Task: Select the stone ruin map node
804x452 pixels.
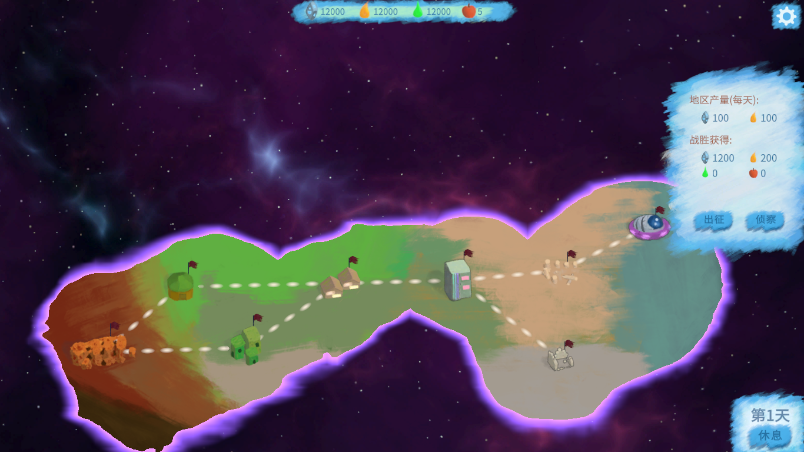Action: (560, 357)
